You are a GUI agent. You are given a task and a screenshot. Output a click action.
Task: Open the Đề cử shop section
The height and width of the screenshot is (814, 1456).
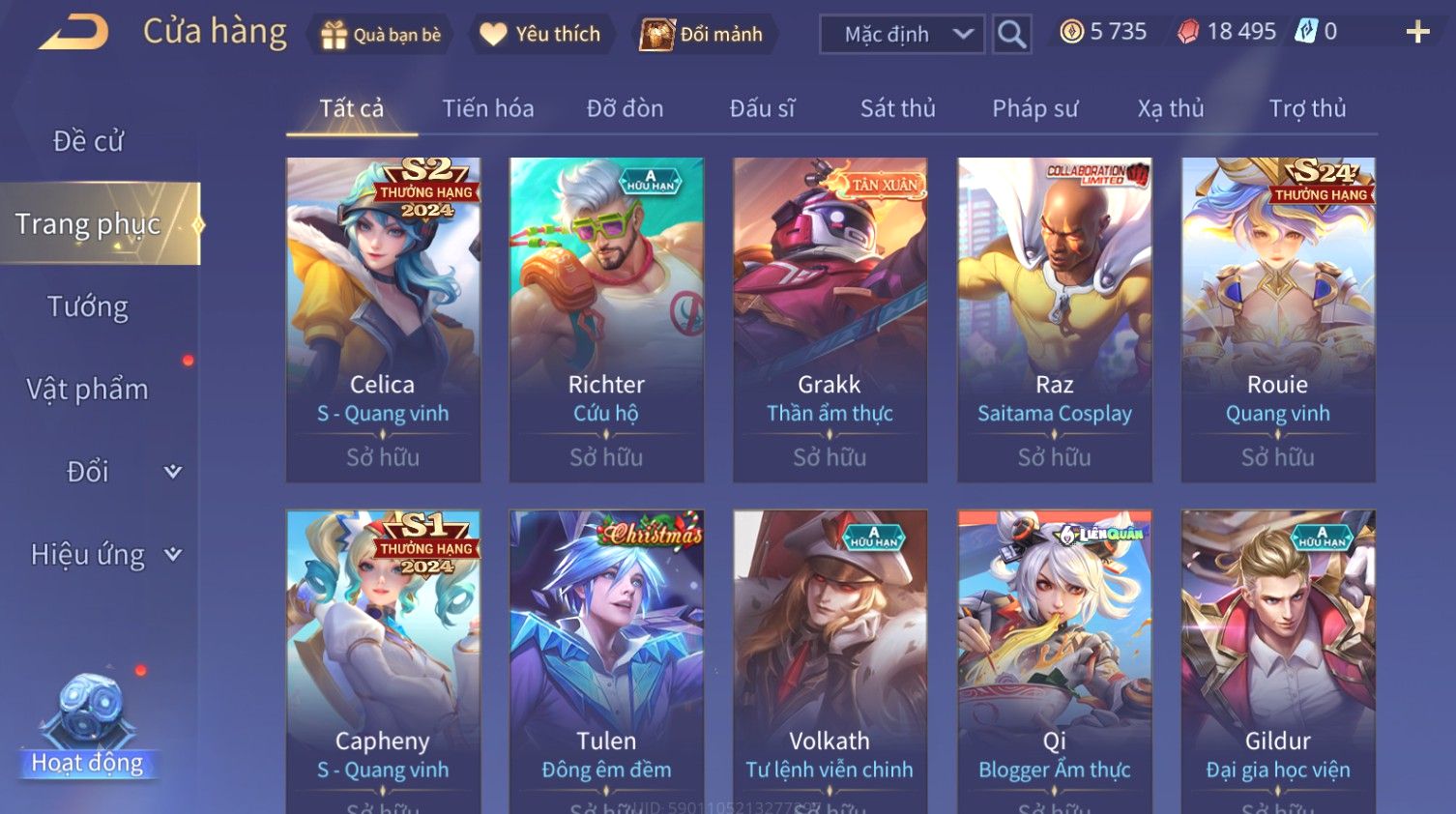pyautogui.click(x=88, y=141)
